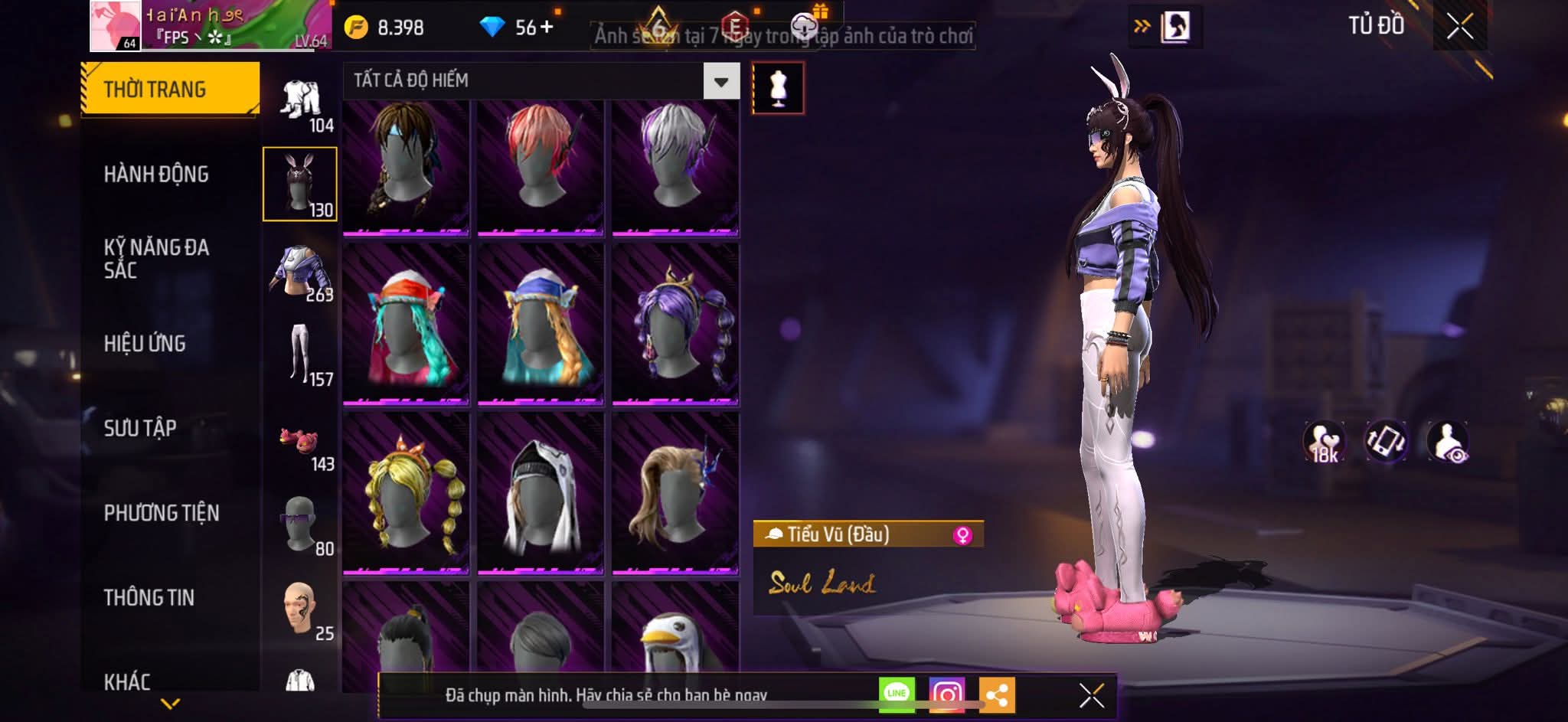Click the mannequin preview button
This screenshot has width=1568, height=722.
[x=778, y=89]
